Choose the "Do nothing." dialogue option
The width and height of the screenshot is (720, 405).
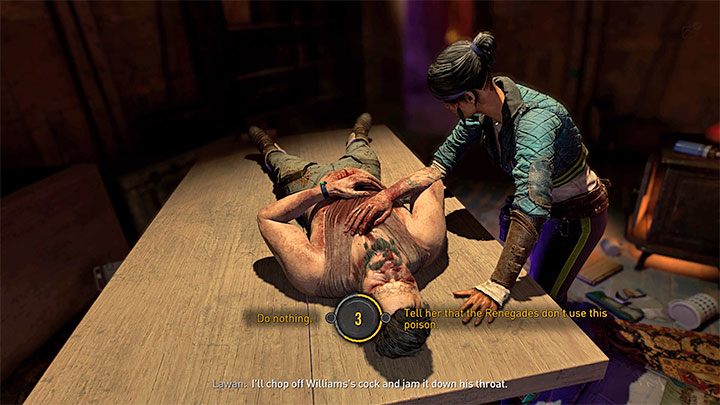point(285,318)
